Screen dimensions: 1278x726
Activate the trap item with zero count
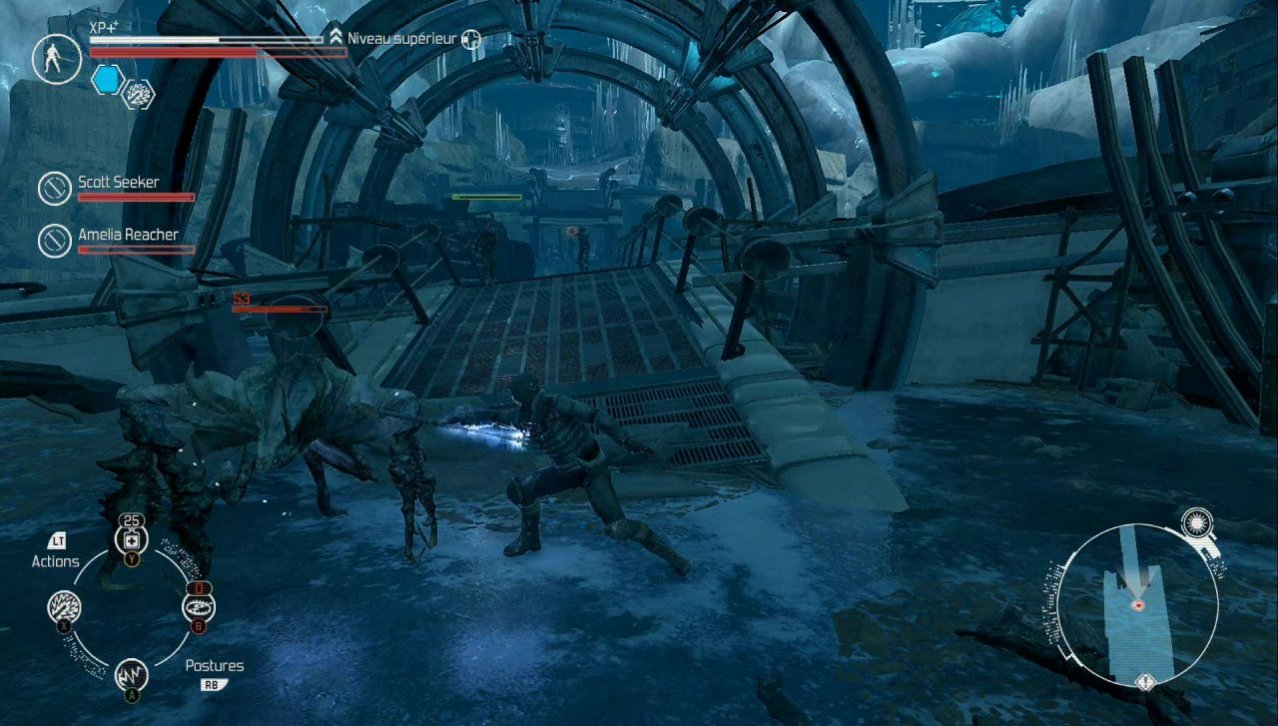[198, 606]
